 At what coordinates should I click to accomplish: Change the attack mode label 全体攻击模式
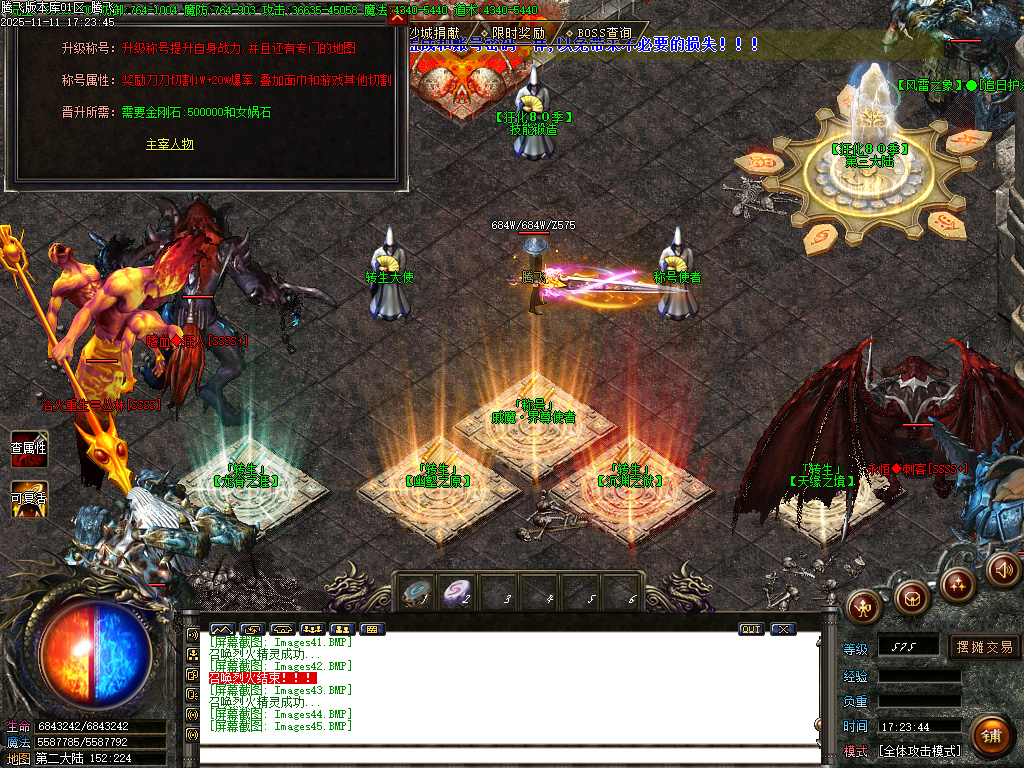click(x=919, y=751)
